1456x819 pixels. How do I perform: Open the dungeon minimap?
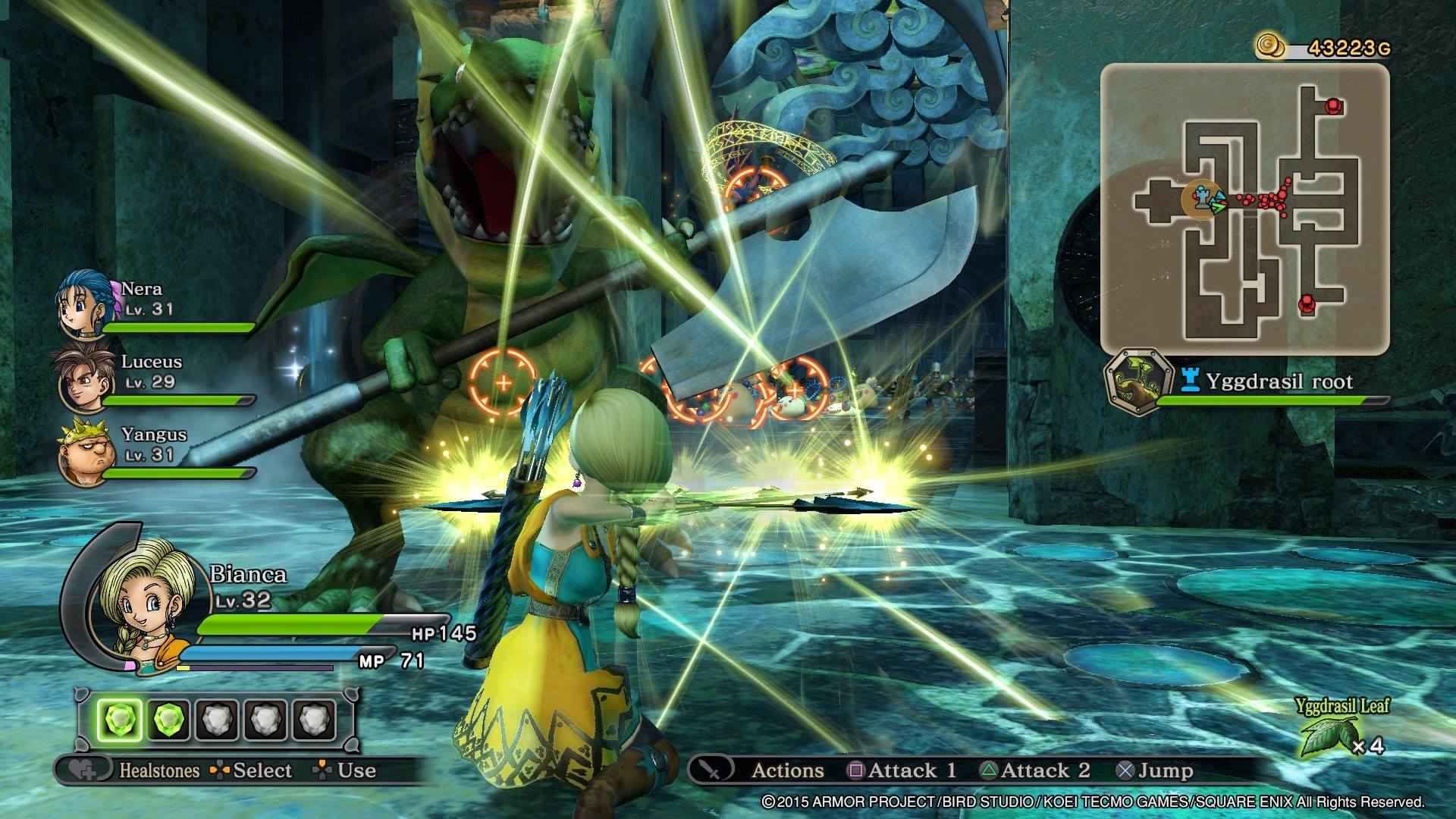tap(1244, 209)
